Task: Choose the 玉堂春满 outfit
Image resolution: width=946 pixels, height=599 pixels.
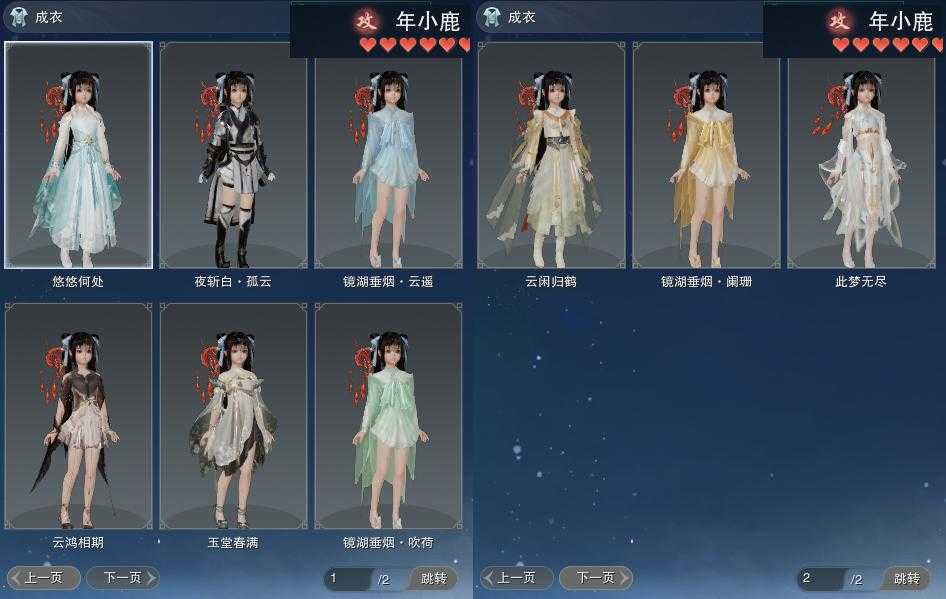Action: pyautogui.click(x=233, y=416)
